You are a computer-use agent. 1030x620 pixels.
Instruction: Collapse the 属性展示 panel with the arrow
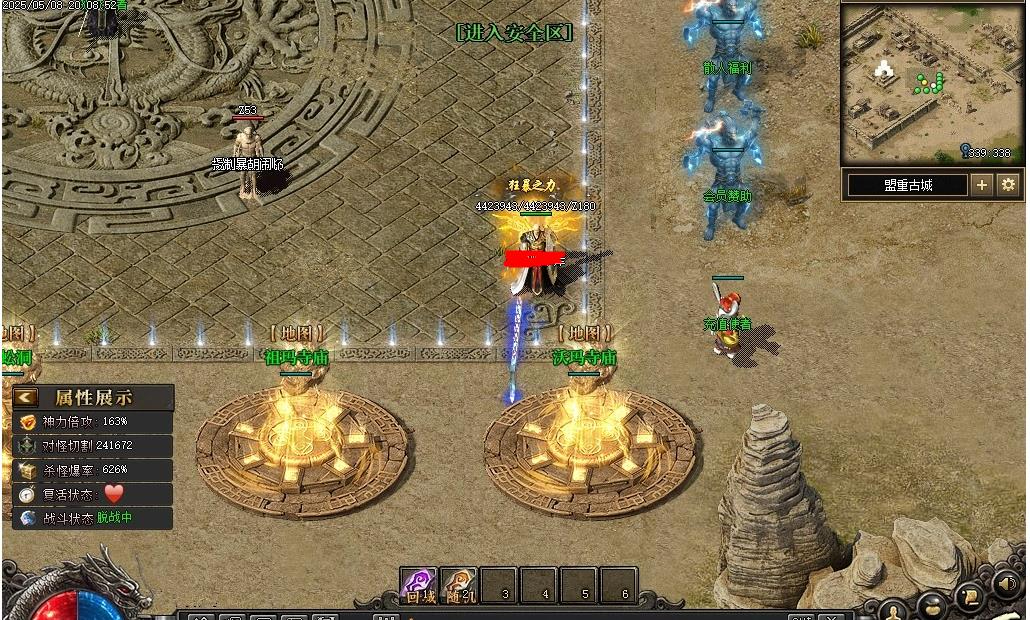click(x=27, y=397)
